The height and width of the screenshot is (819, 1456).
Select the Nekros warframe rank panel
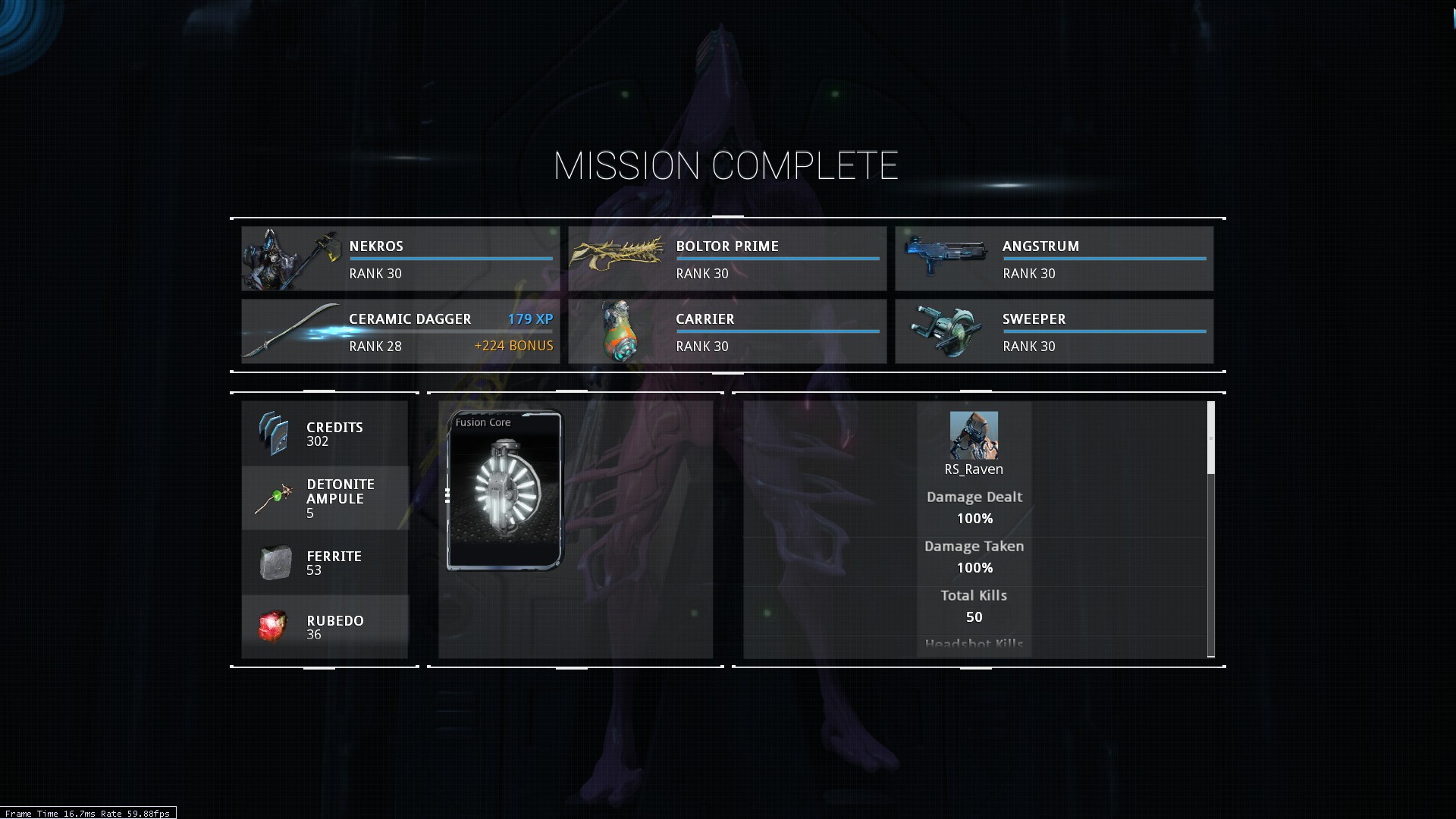tap(400, 259)
